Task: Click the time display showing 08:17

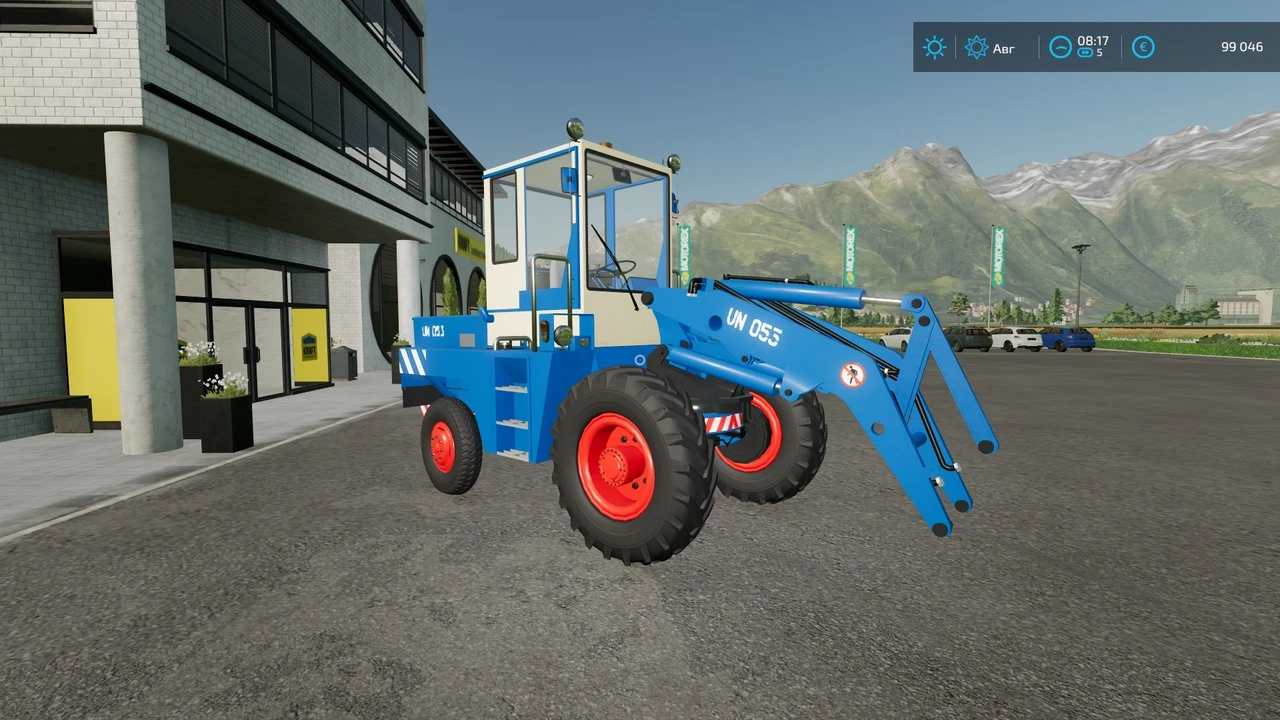Action: pos(1092,41)
